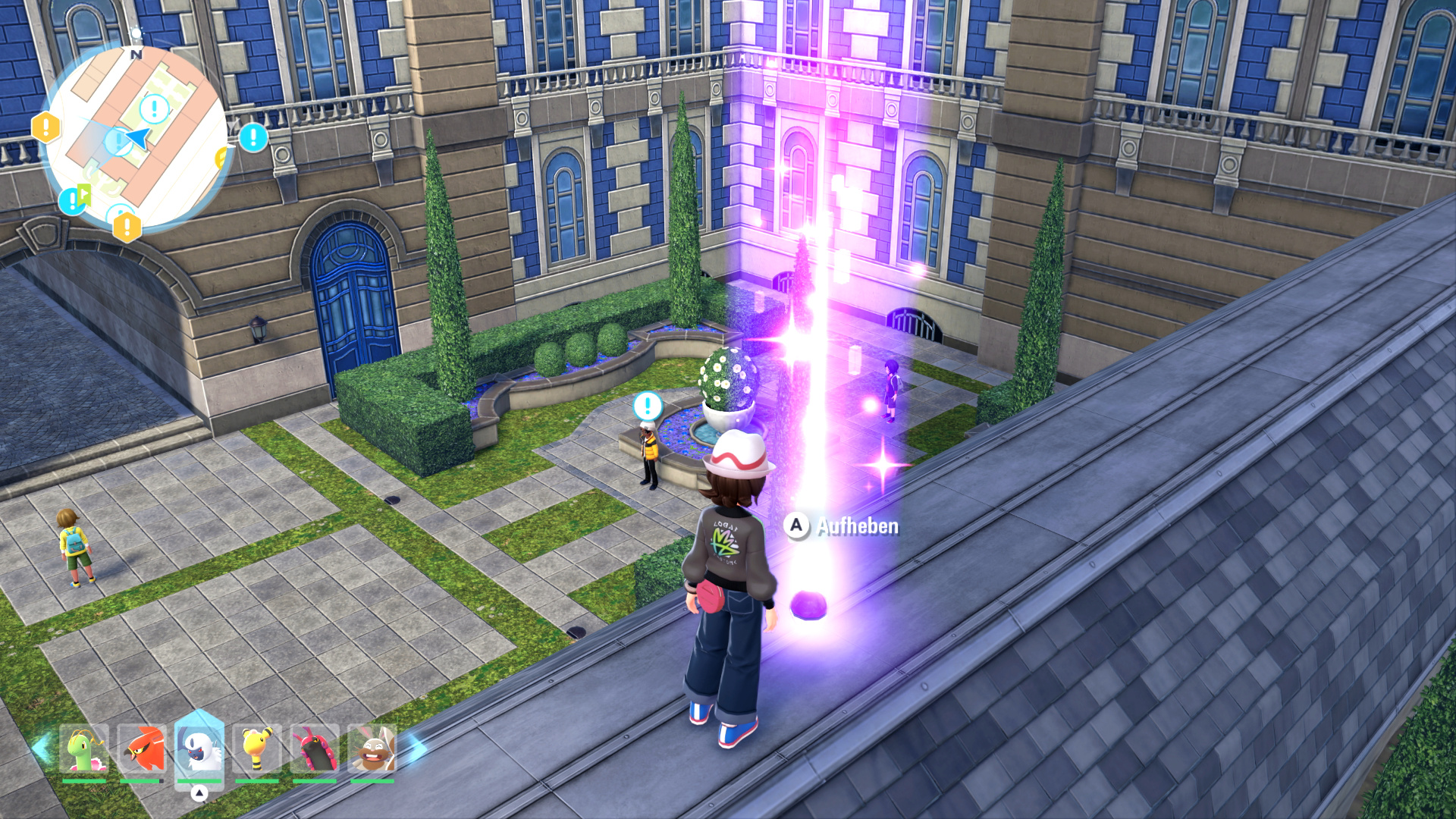
Task: Switch to Ampharos in the party bar
Action: (257, 749)
